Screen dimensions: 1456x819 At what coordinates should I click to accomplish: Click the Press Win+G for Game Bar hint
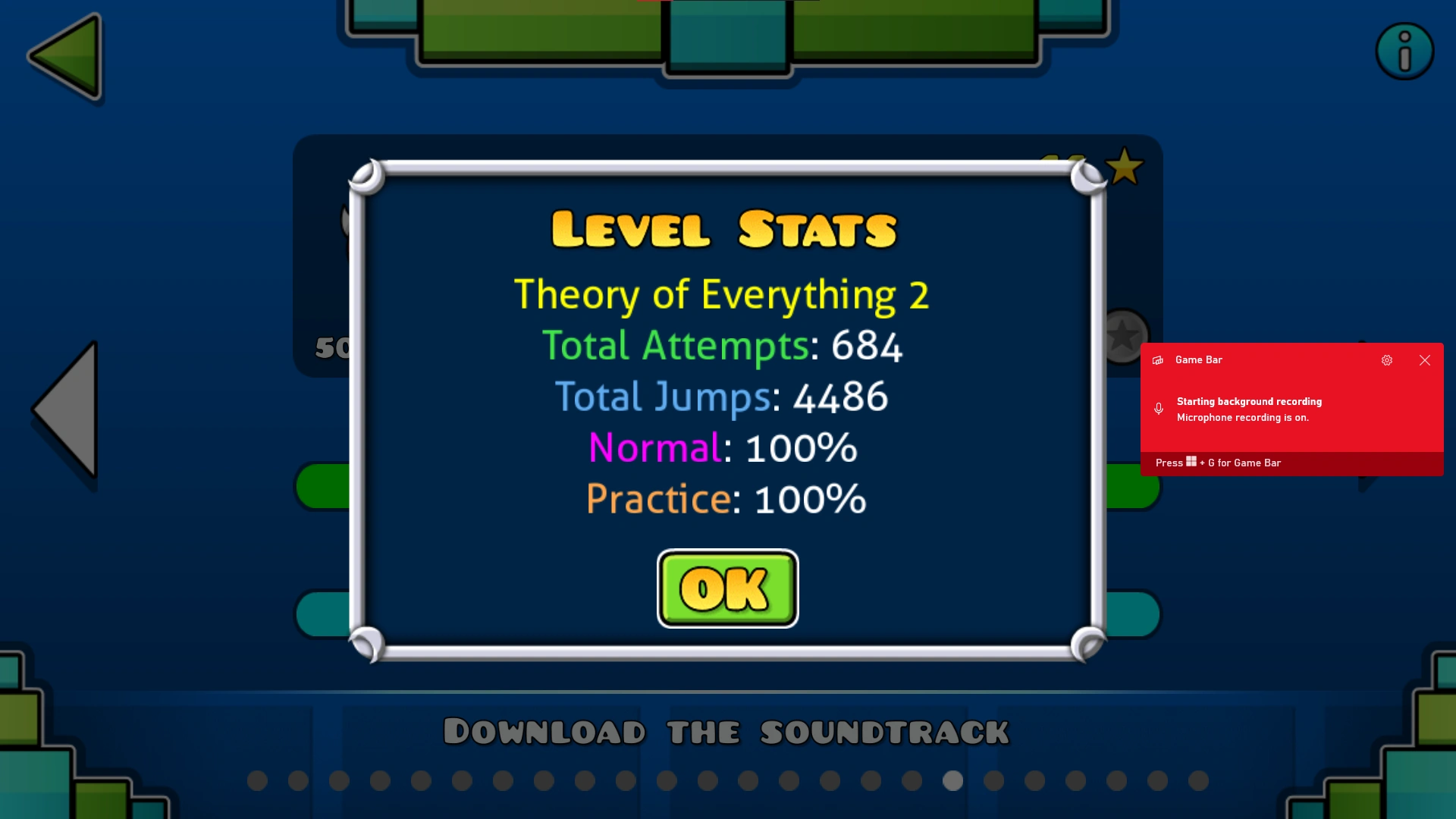click(x=1217, y=463)
